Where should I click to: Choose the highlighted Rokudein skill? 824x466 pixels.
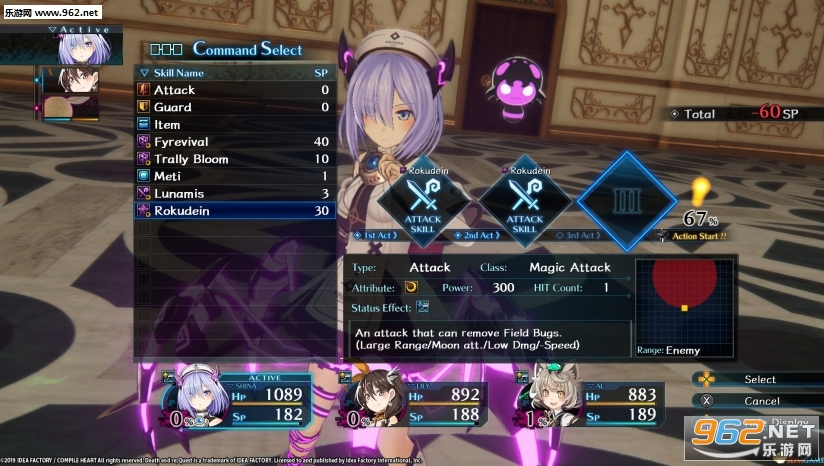pyautogui.click(x=235, y=211)
